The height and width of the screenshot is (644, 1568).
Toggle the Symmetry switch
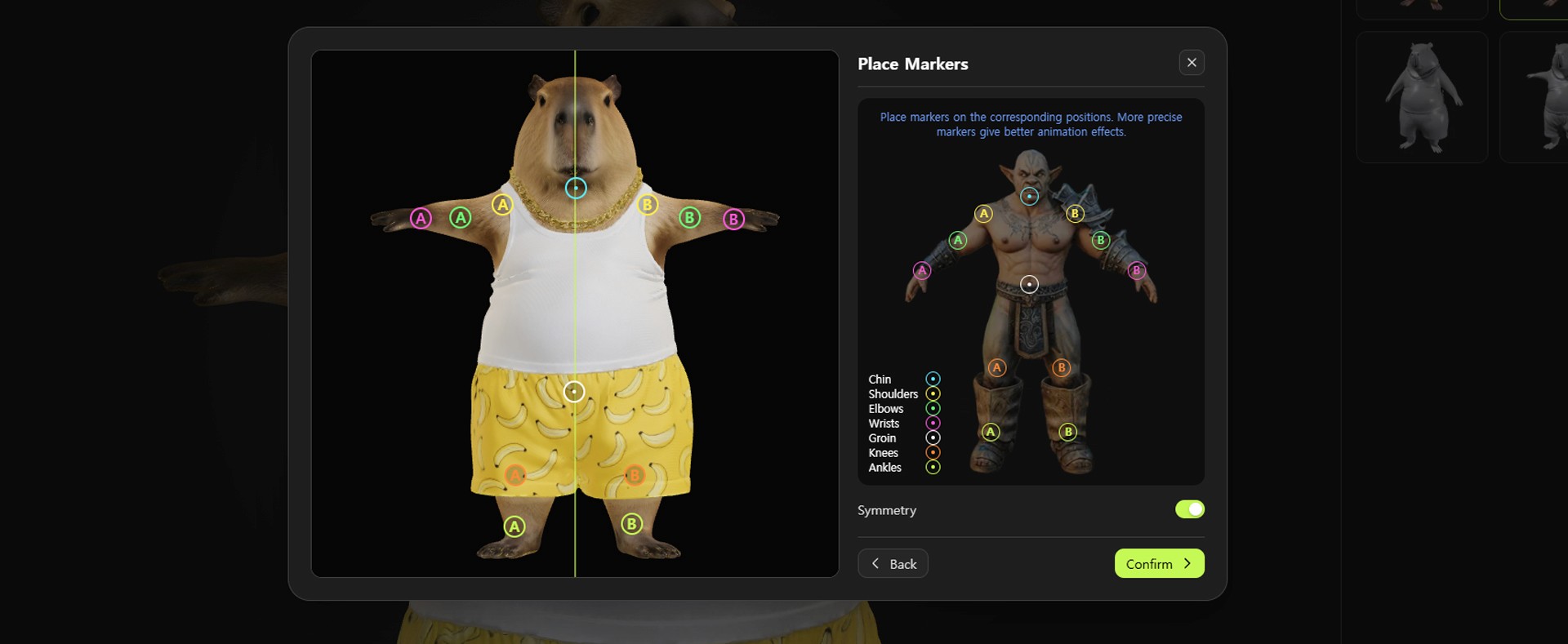[x=1189, y=509]
